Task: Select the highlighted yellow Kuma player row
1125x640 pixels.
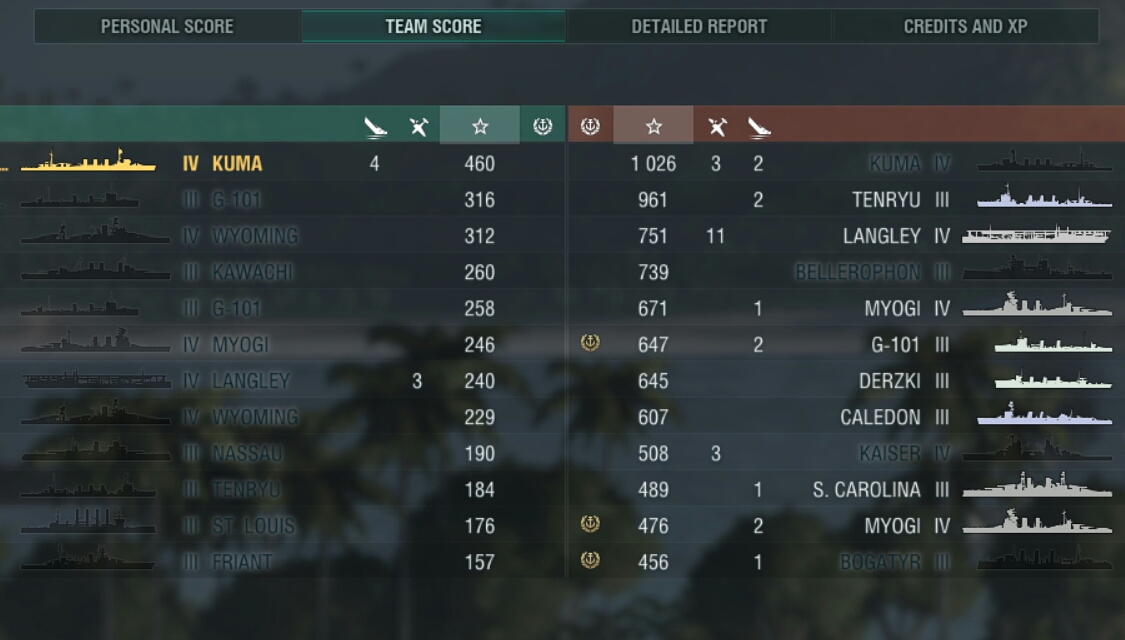Action: [x=237, y=164]
